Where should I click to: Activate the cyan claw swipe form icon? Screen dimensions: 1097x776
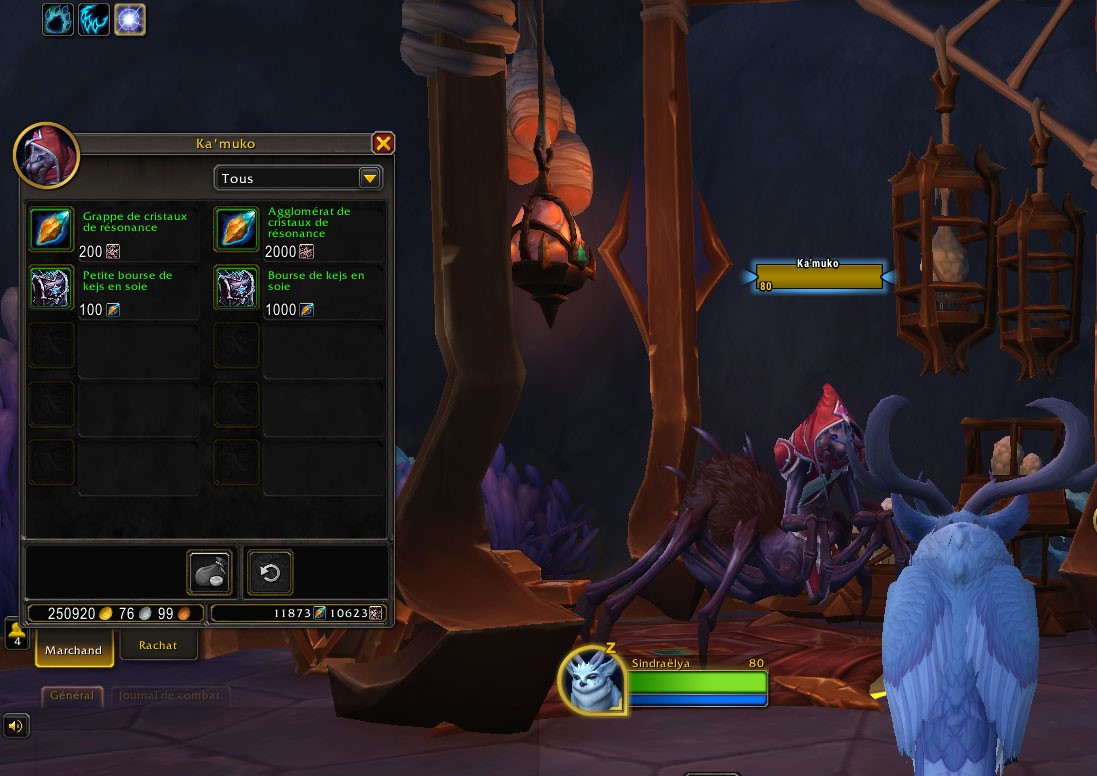94,19
